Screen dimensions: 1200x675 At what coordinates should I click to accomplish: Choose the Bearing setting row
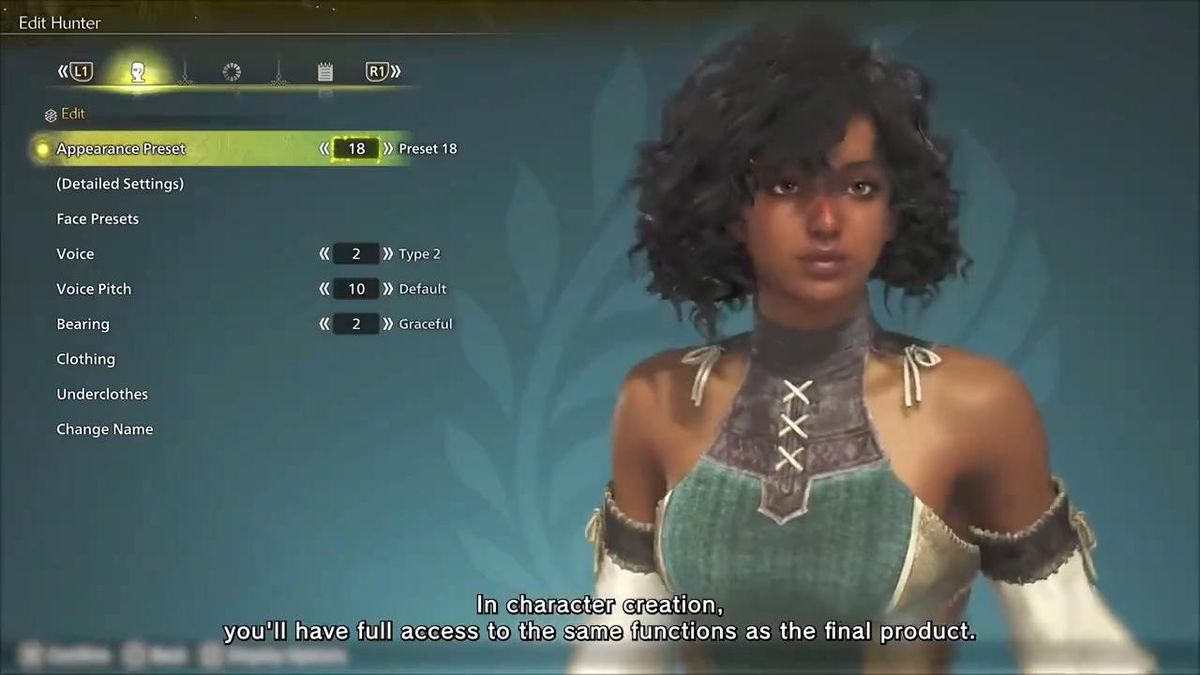coord(83,324)
